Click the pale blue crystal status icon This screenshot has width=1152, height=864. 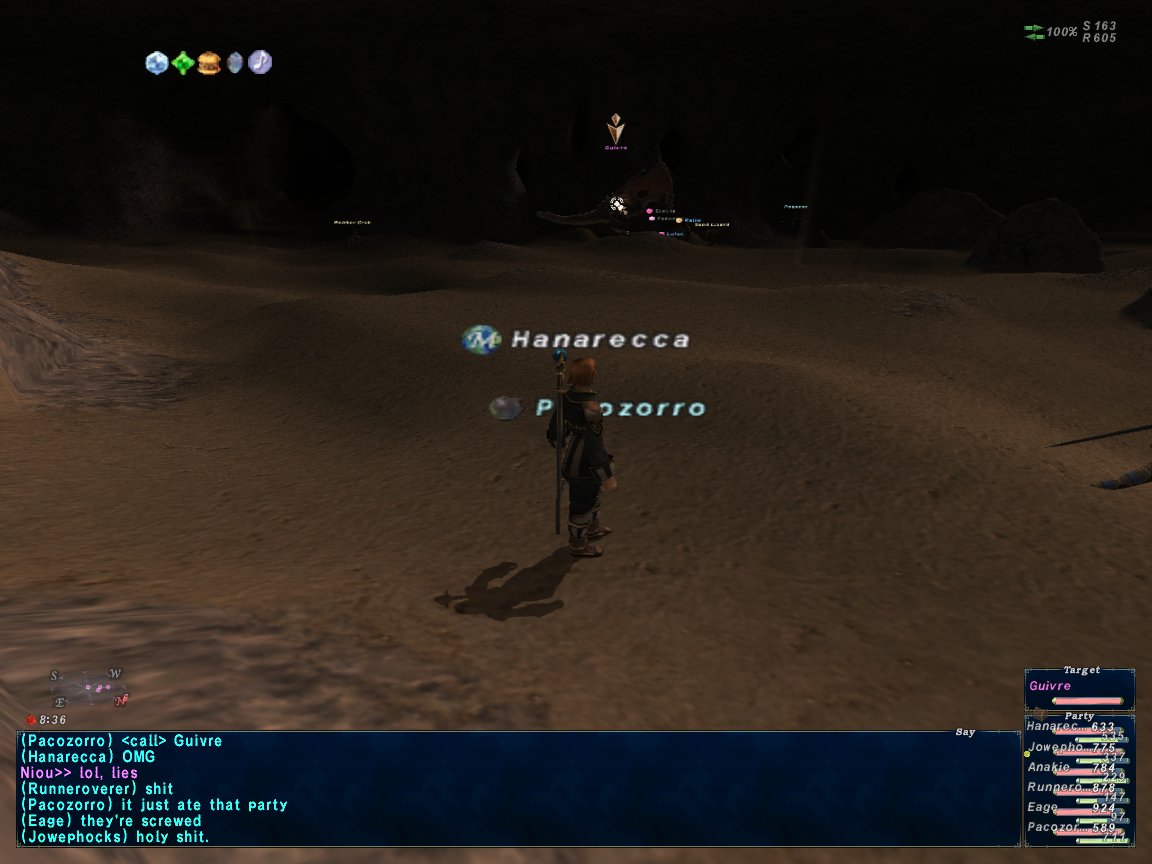tap(157, 63)
